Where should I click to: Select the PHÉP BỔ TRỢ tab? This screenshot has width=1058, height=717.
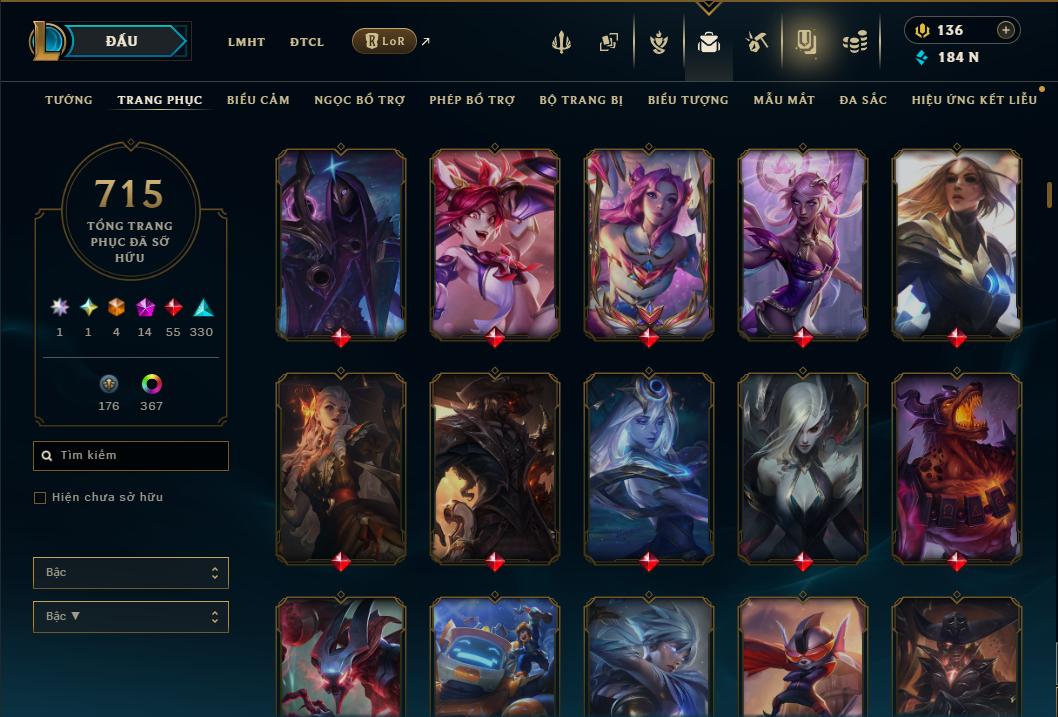click(x=472, y=100)
